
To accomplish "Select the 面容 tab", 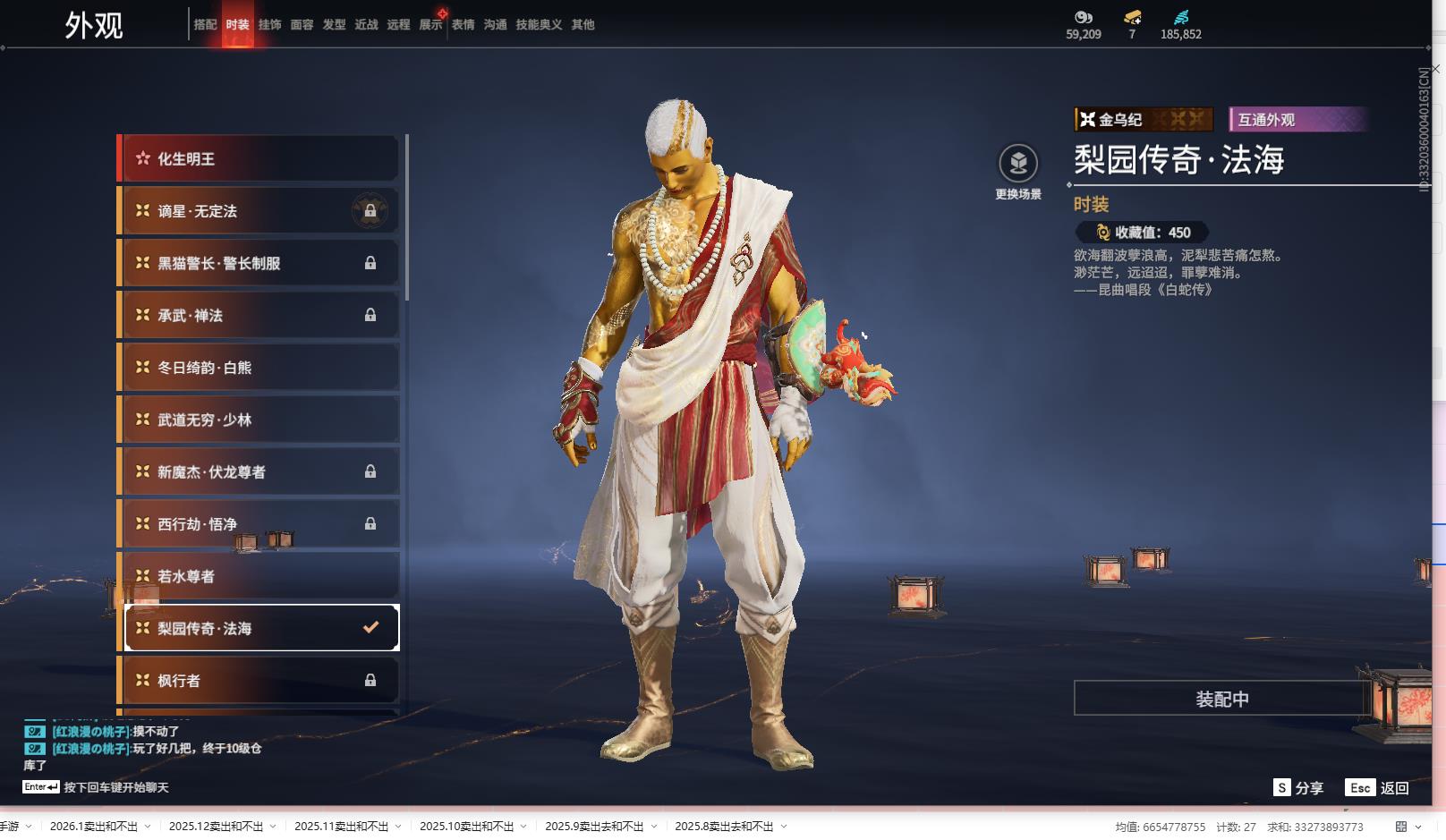I will point(302,24).
